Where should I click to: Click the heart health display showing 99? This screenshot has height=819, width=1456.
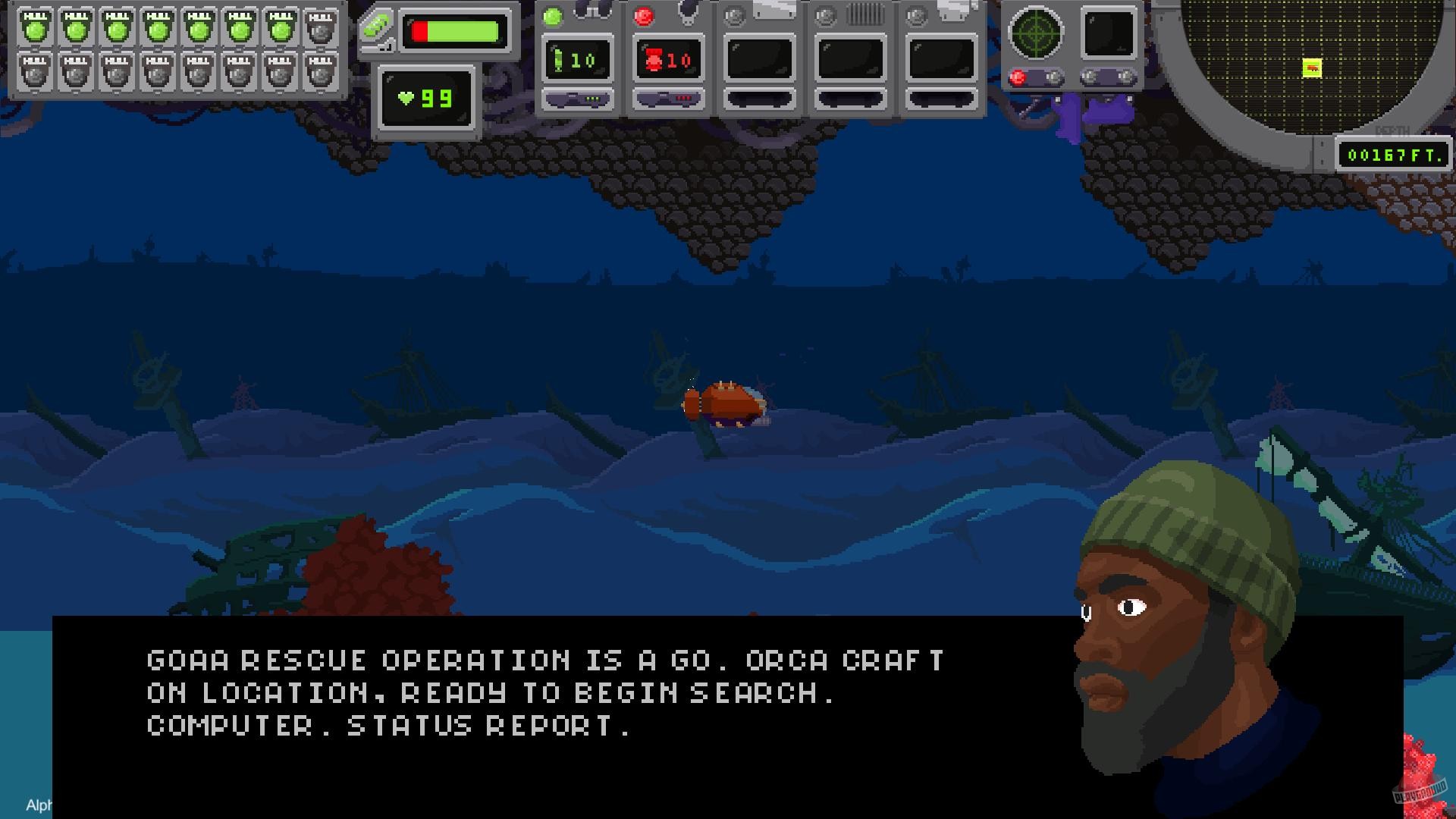click(x=427, y=99)
